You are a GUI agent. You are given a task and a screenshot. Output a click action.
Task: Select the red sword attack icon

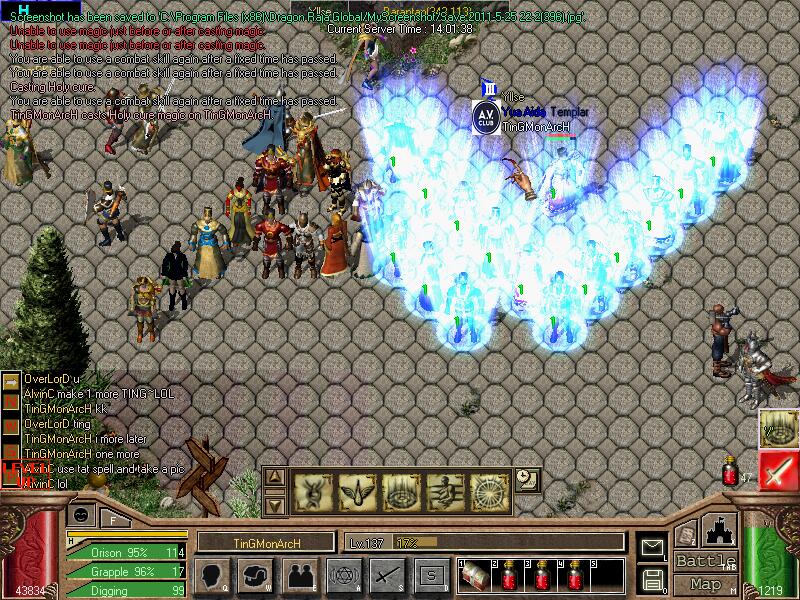click(777, 470)
